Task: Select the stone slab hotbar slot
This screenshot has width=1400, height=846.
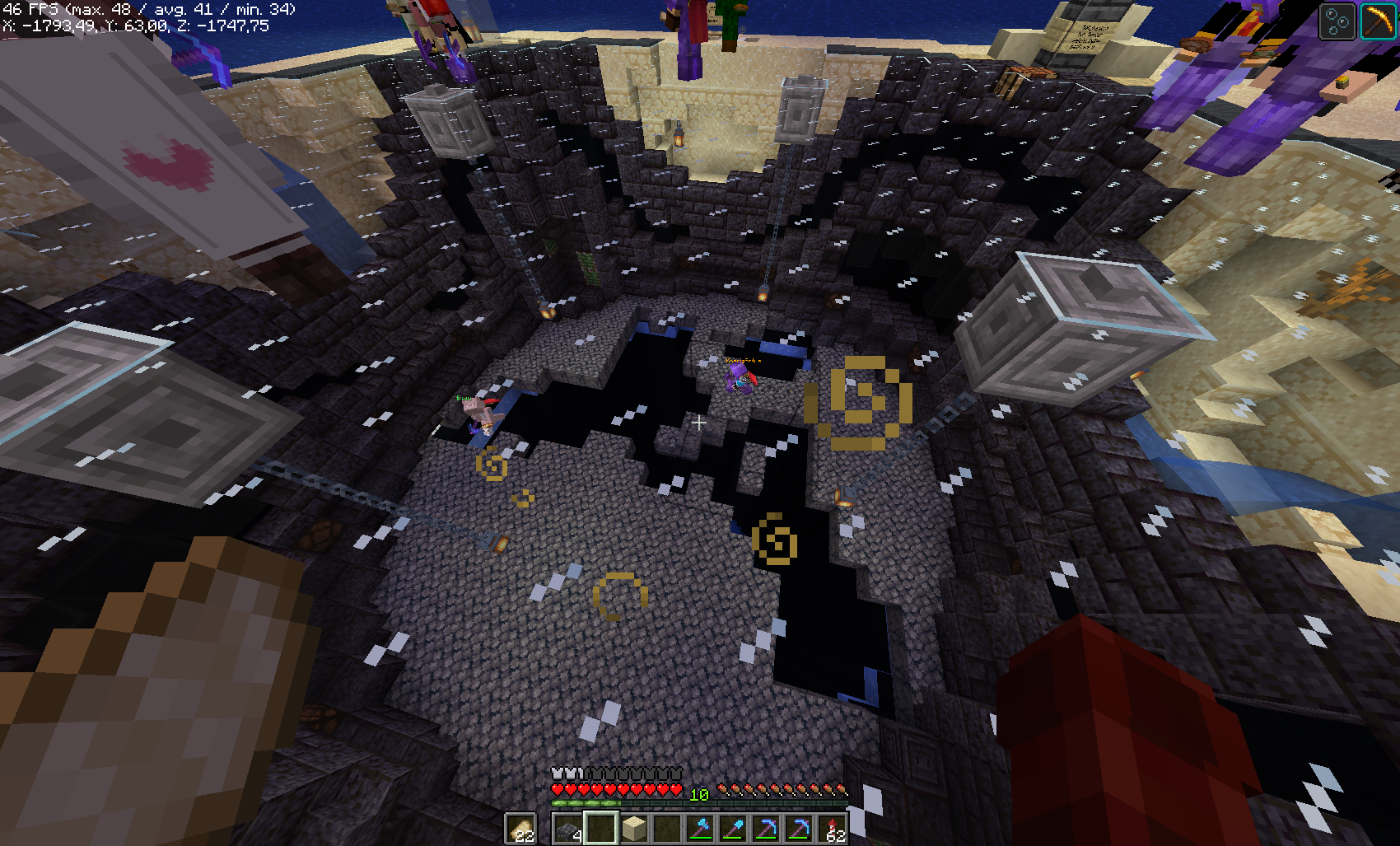Action: pyautogui.click(x=567, y=829)
